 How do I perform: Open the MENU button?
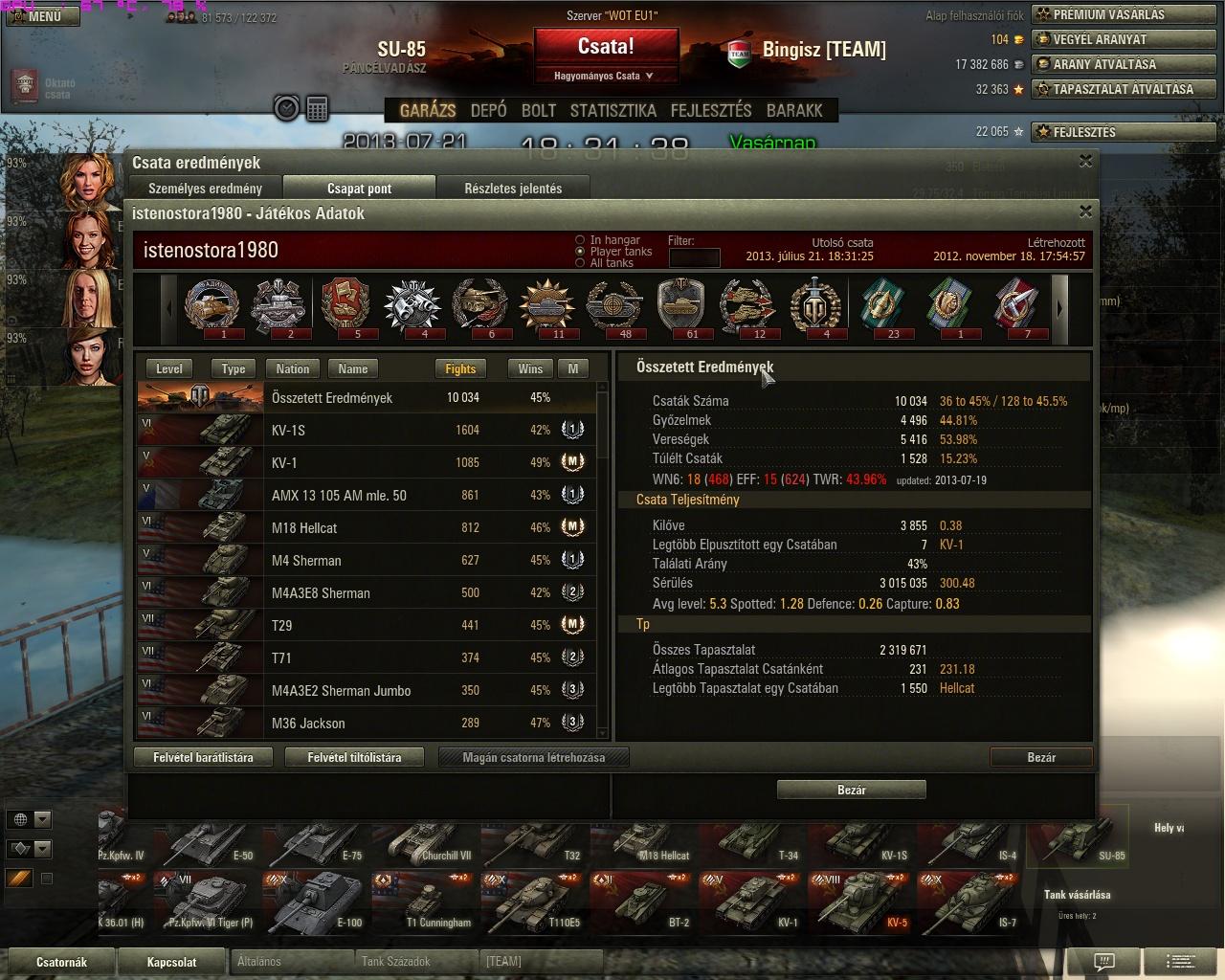click(x=41, y=16)
